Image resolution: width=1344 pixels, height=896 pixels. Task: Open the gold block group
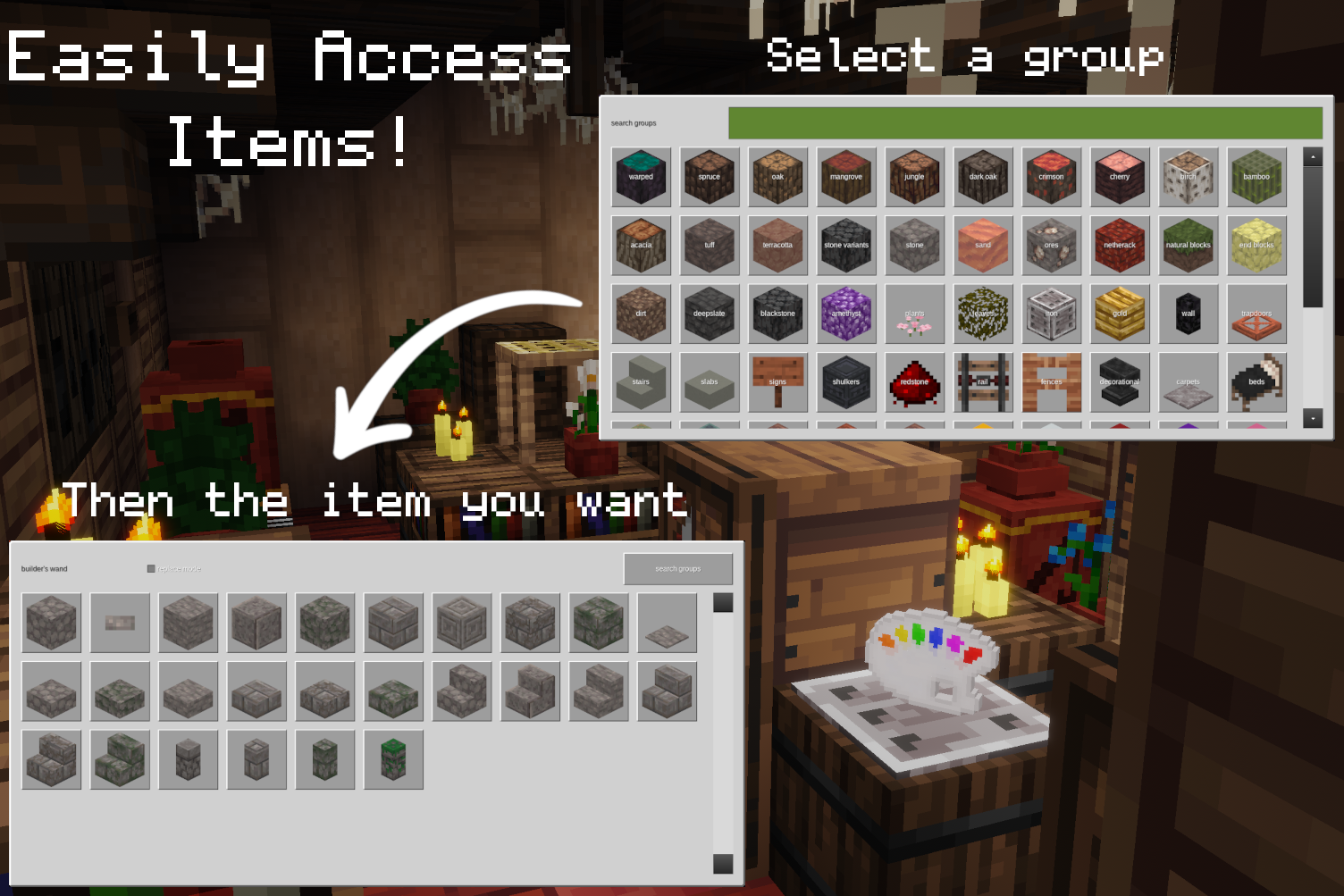1120,314
